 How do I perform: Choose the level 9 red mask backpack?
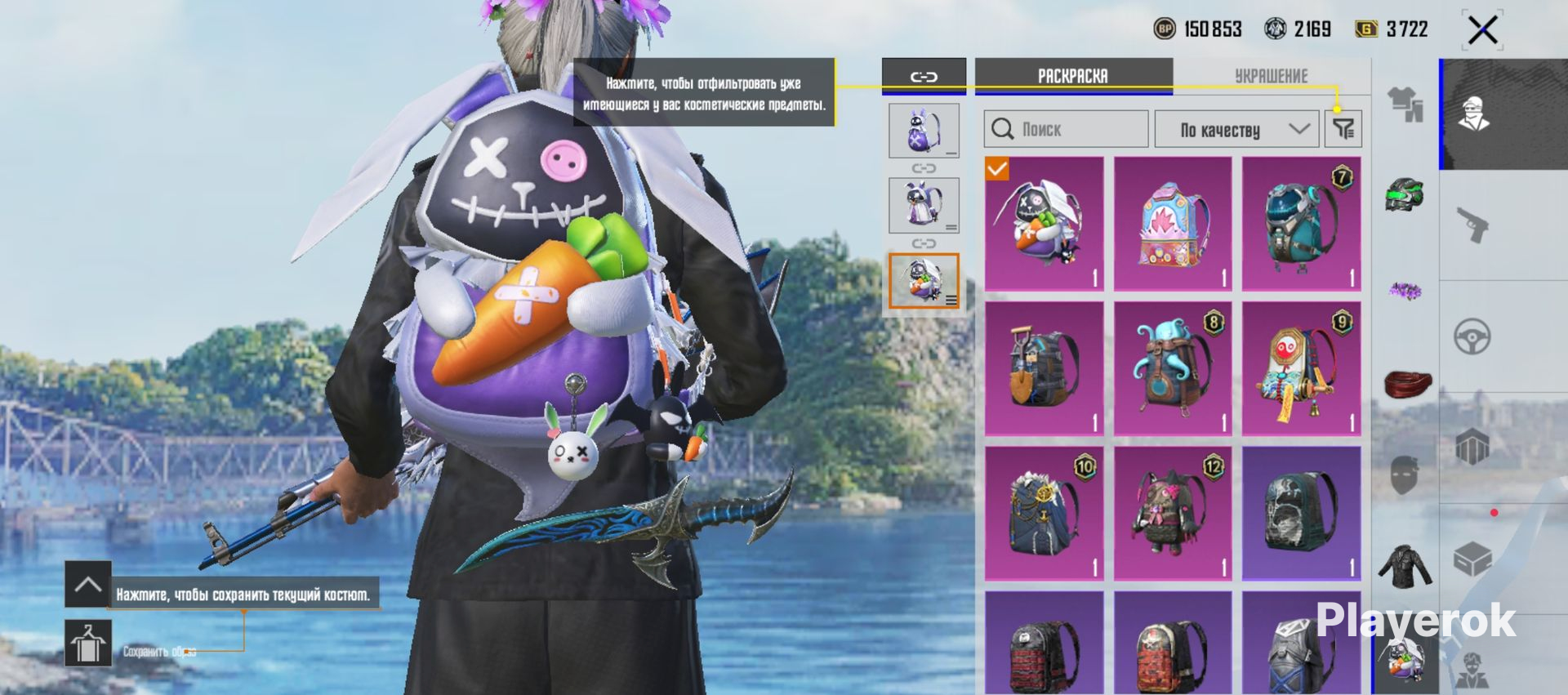click(x=1301, y=369)
